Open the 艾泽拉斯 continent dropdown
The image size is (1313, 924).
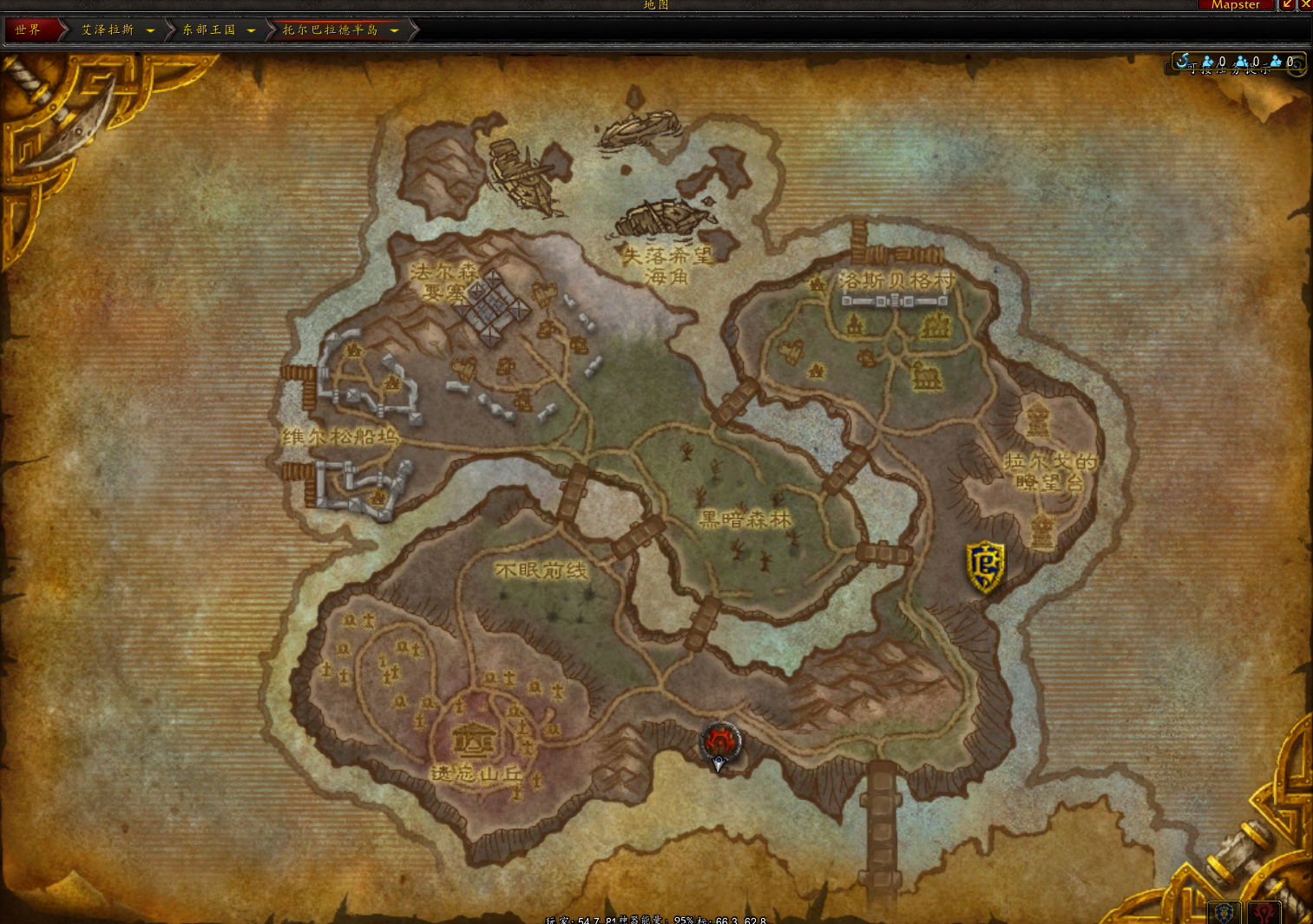[x=150, y=31]
